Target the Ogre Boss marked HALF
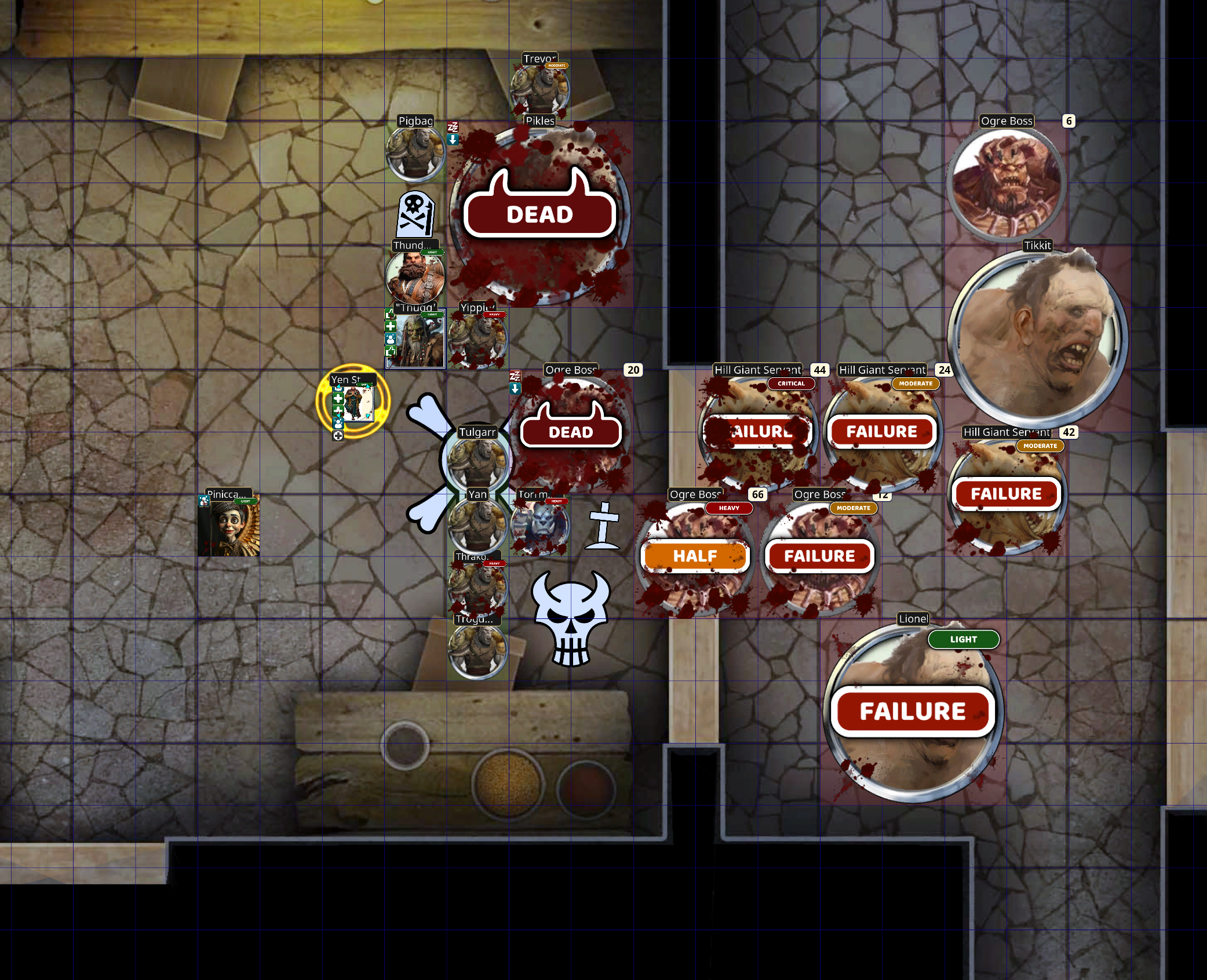The width and height of the screenshot is (1207, 980). pos(695,556)
